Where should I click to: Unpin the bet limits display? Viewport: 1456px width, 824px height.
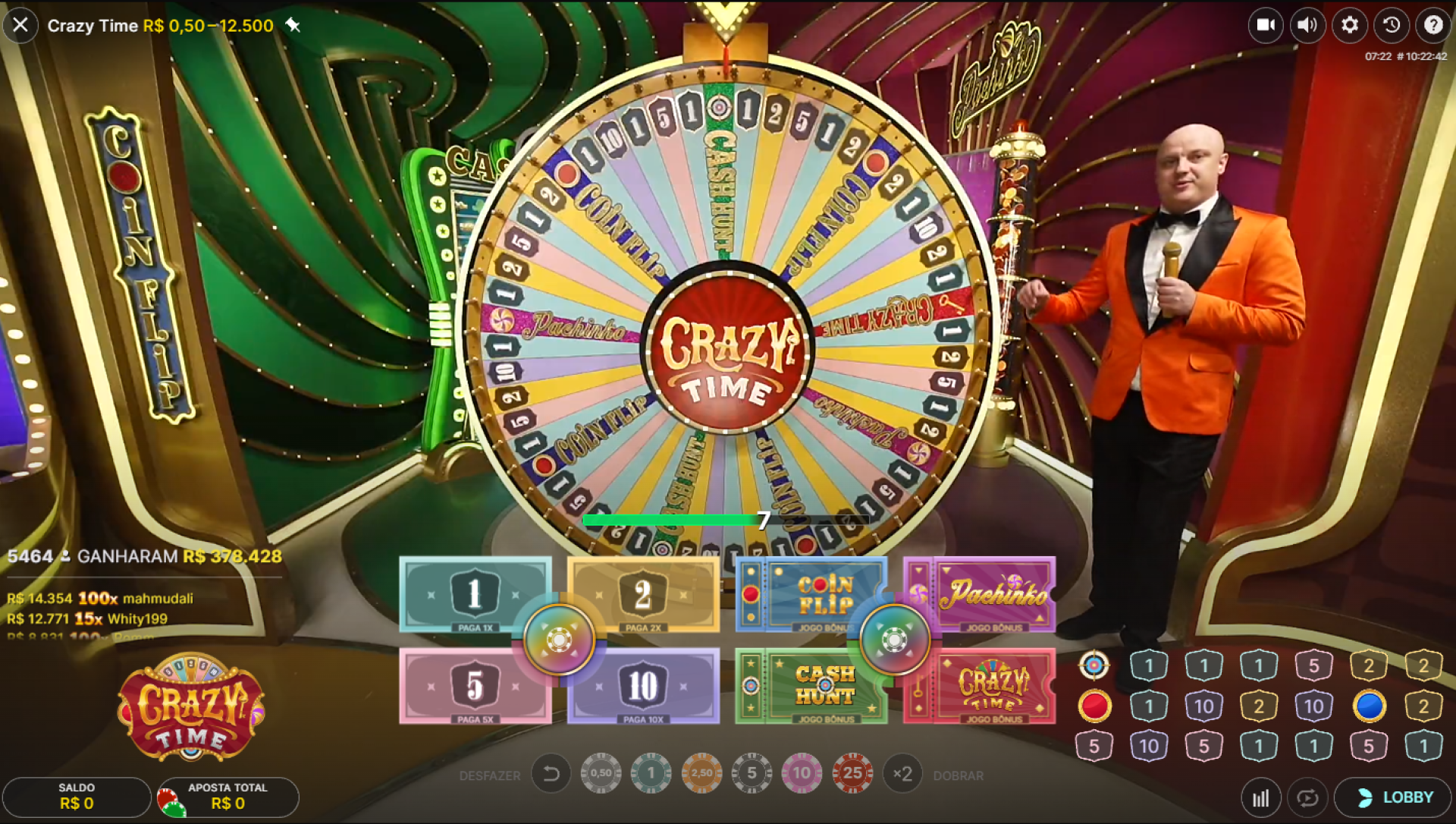(x=293, y=25)
